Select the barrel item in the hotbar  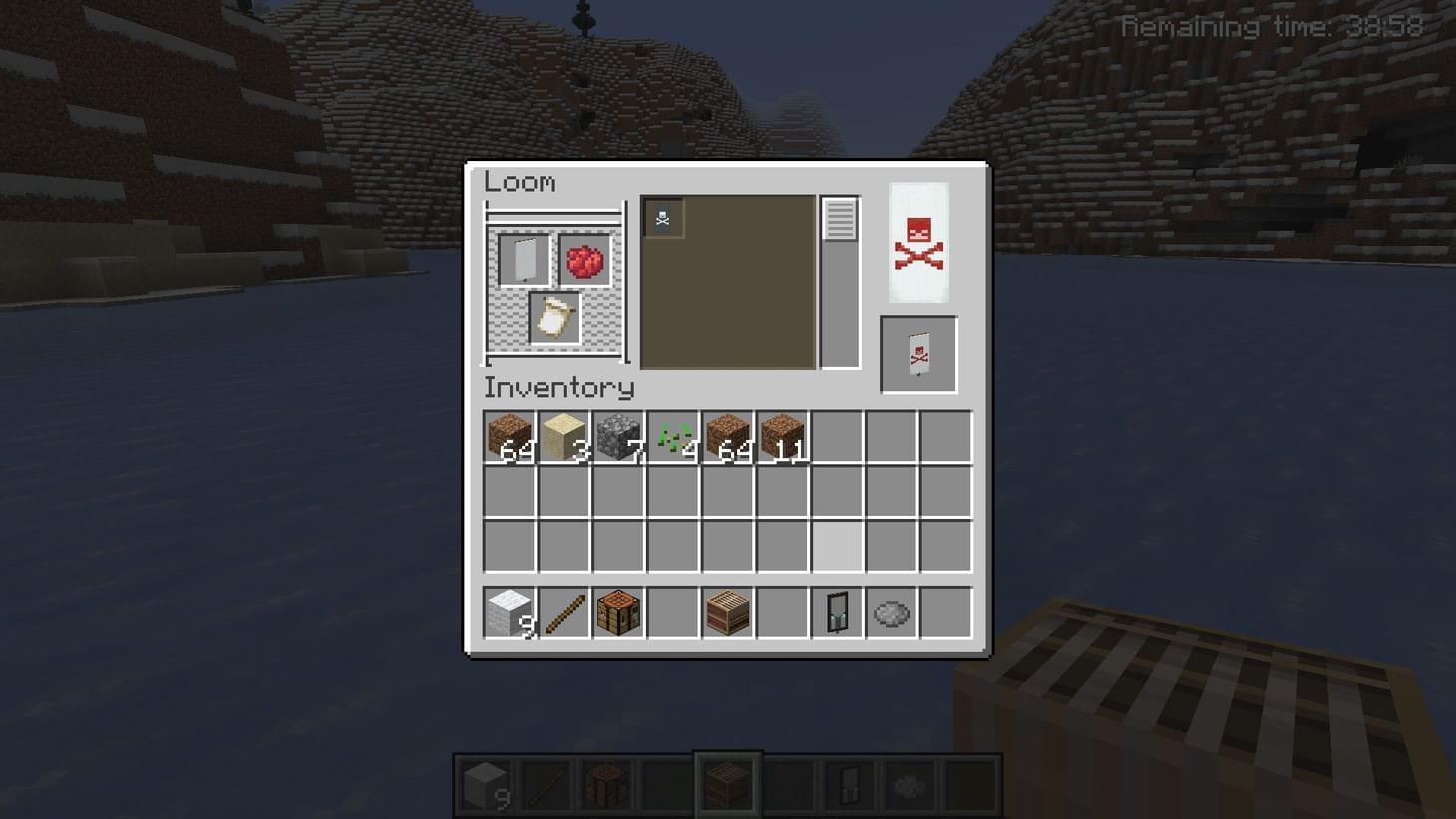coord(727,612)
